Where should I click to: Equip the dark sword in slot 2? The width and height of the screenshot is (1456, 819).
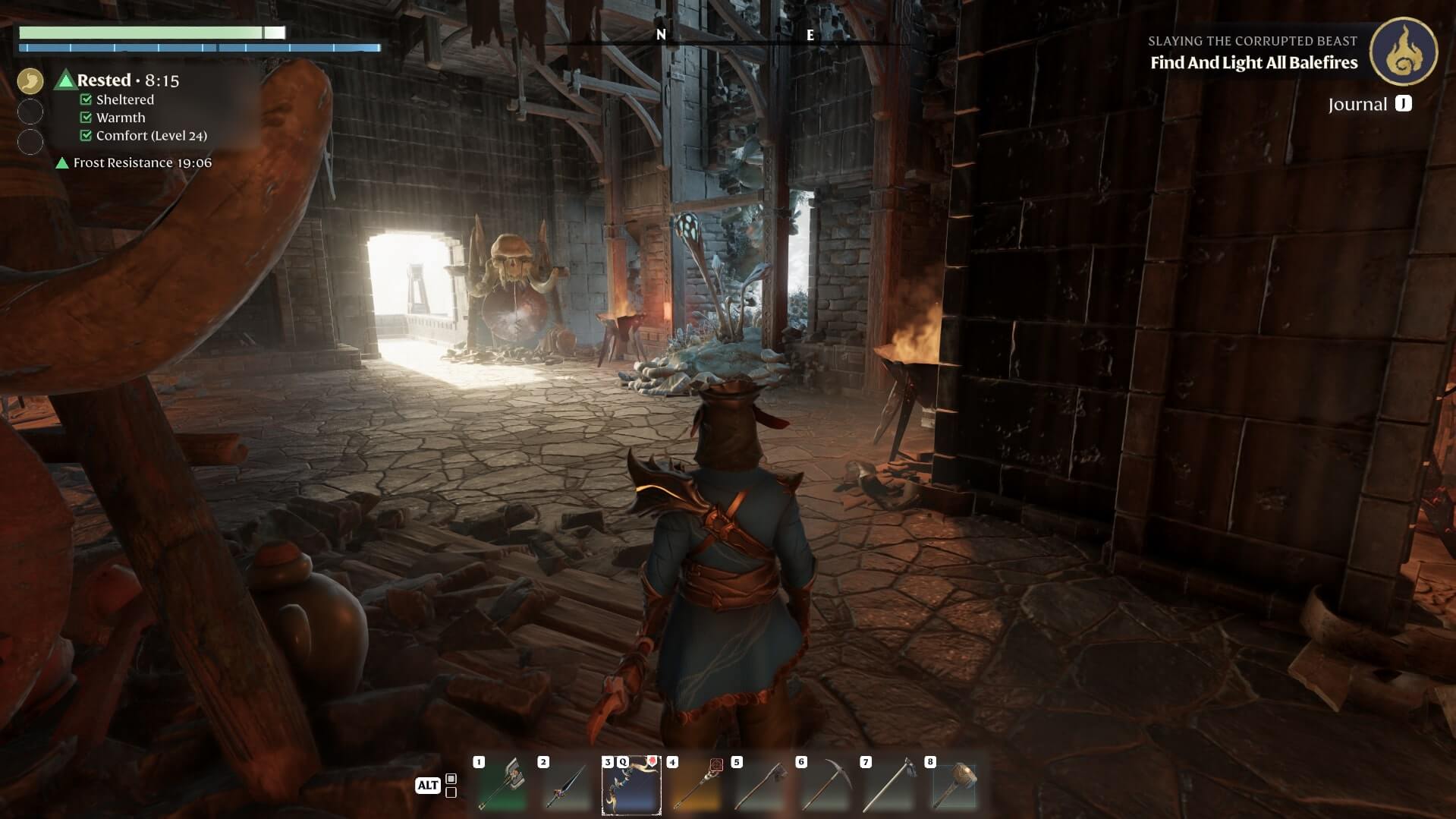(566, 786)
